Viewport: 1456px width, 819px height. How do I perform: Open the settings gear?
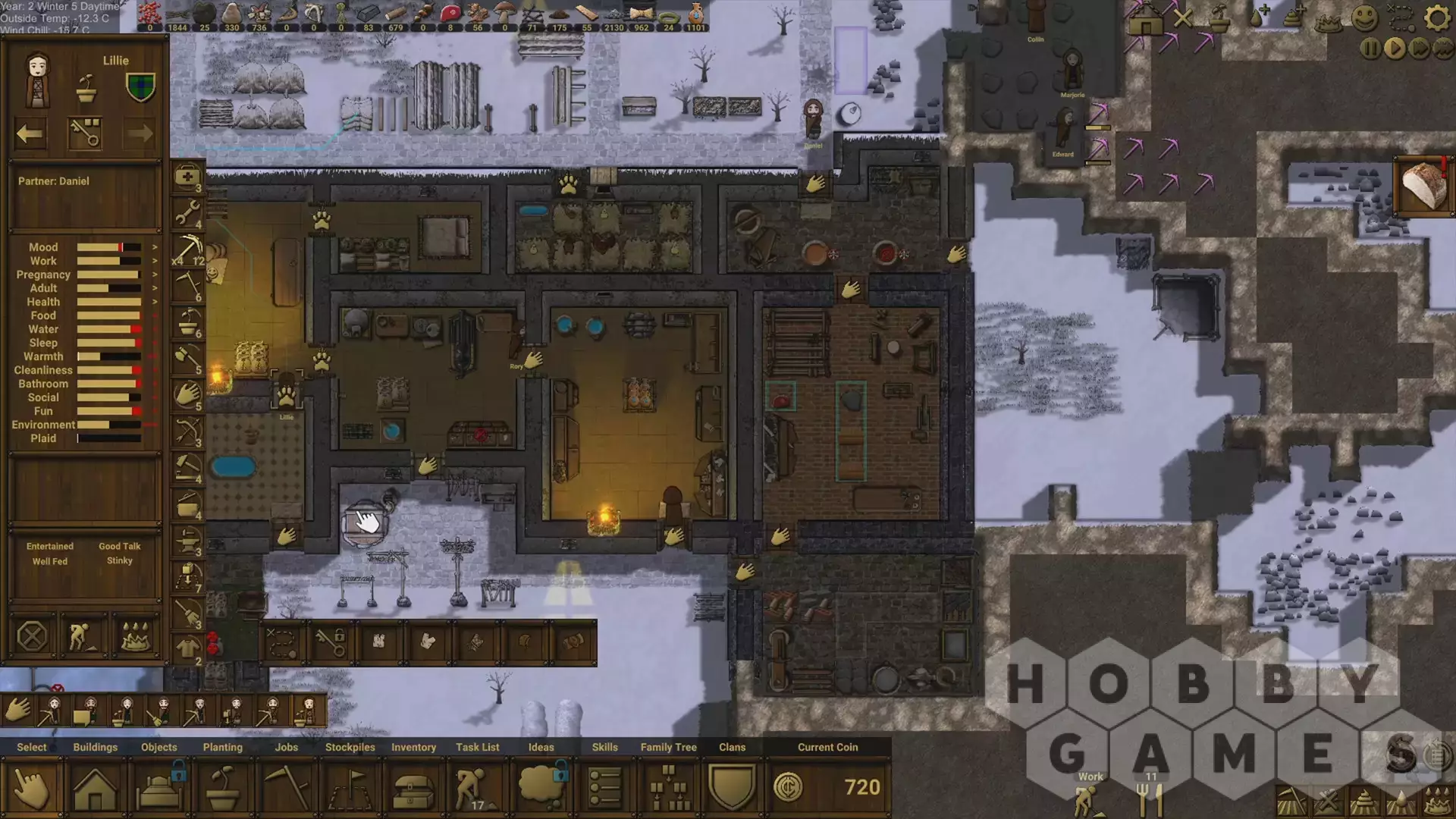coord(1437,17)
